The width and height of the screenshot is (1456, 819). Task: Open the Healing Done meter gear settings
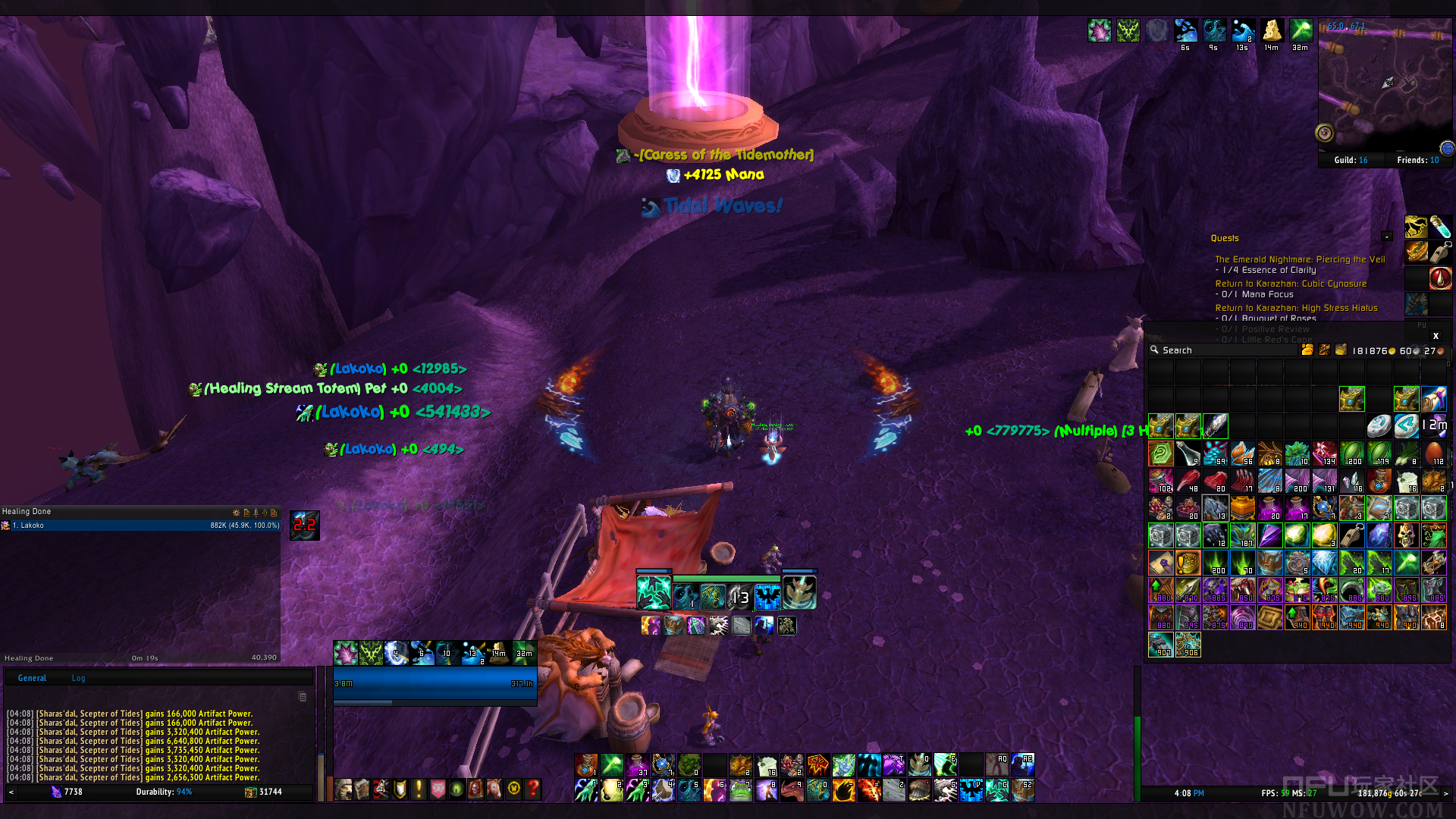click(x=236, y=513)
